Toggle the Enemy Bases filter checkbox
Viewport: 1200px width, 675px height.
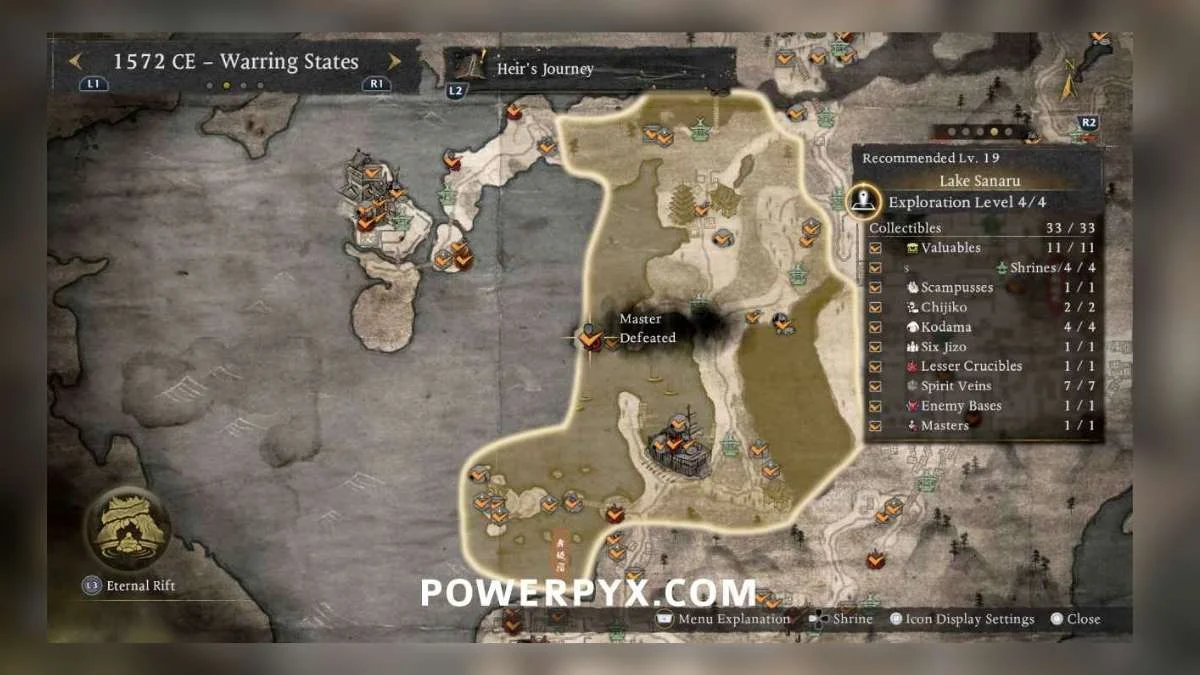tap(876, 406)
